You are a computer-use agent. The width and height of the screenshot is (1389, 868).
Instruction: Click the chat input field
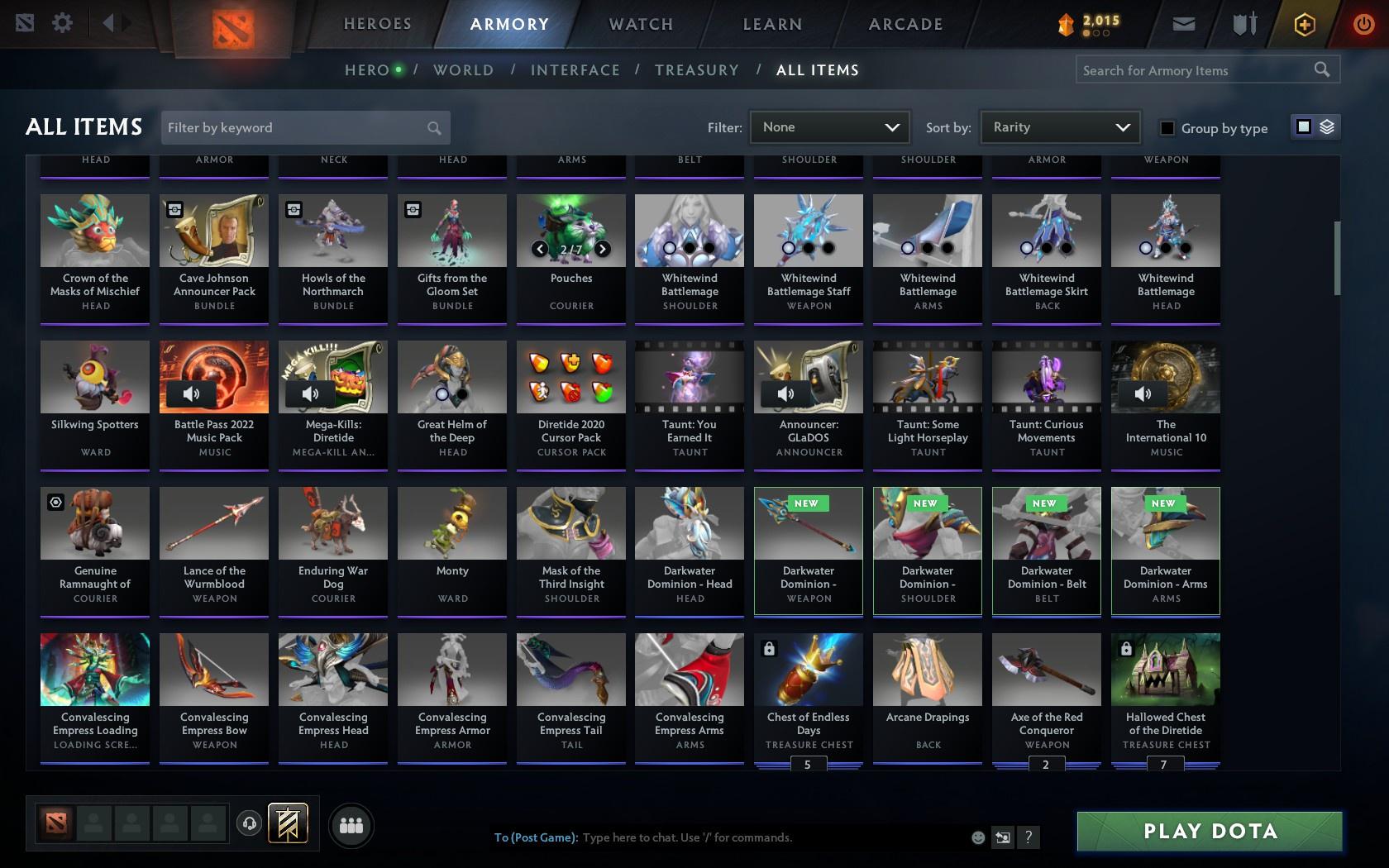click(744, 837)
